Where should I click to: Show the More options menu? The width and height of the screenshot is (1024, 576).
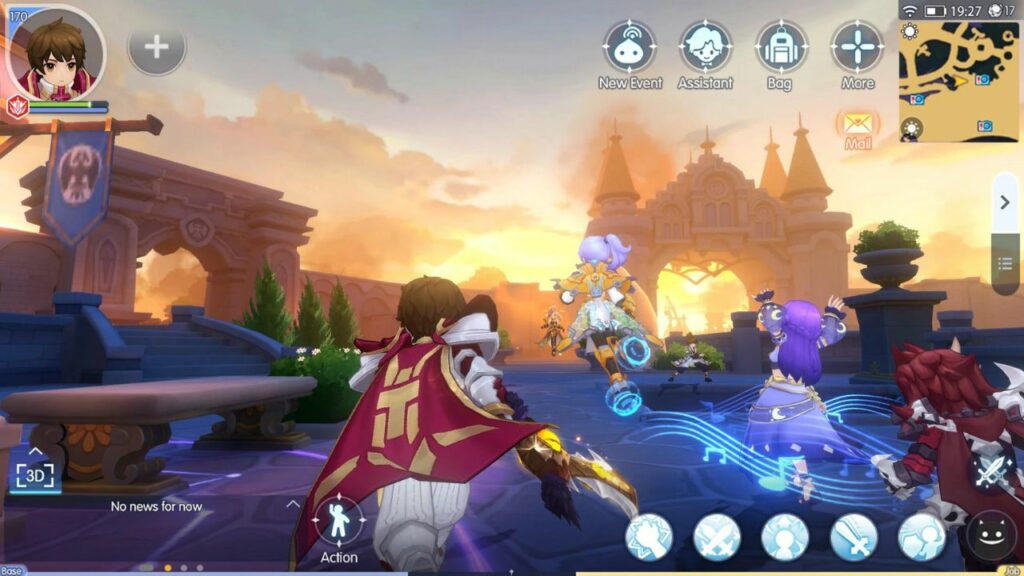tap(857, 46)
